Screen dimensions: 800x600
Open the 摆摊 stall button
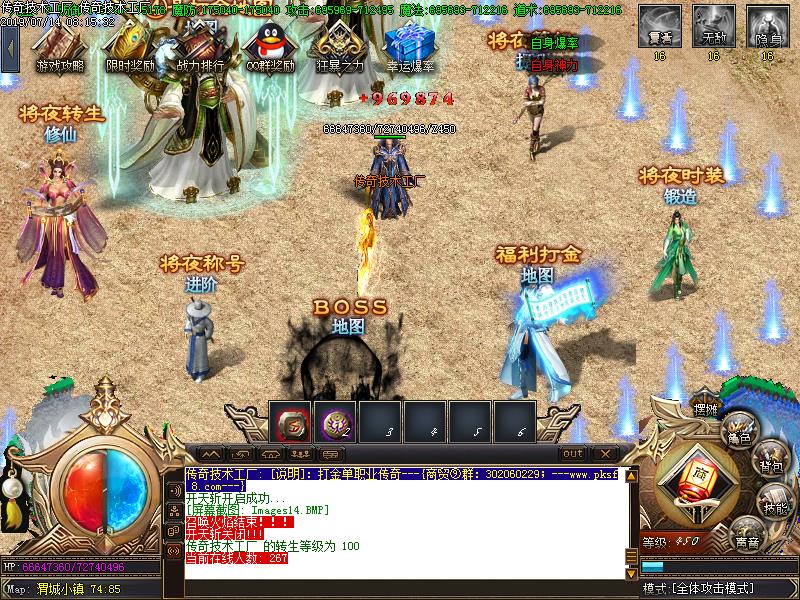(707, 408)
